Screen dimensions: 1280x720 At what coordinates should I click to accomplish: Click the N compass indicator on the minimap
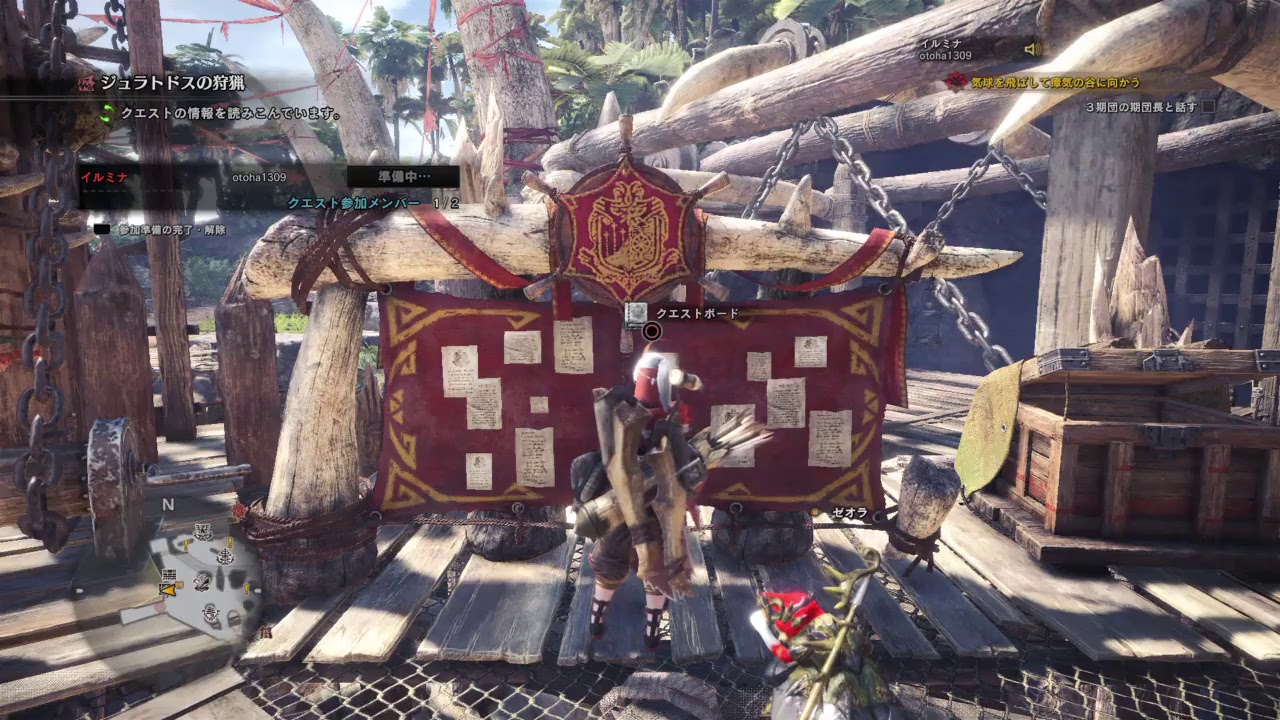(168, 503)
